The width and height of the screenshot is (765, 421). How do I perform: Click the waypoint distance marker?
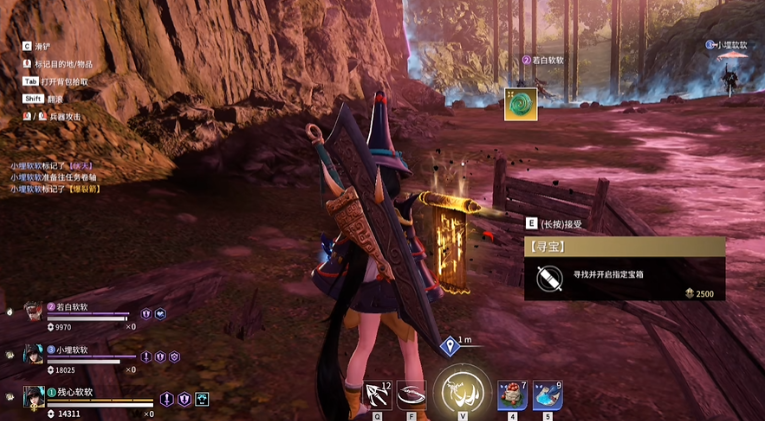pos(451,346)
